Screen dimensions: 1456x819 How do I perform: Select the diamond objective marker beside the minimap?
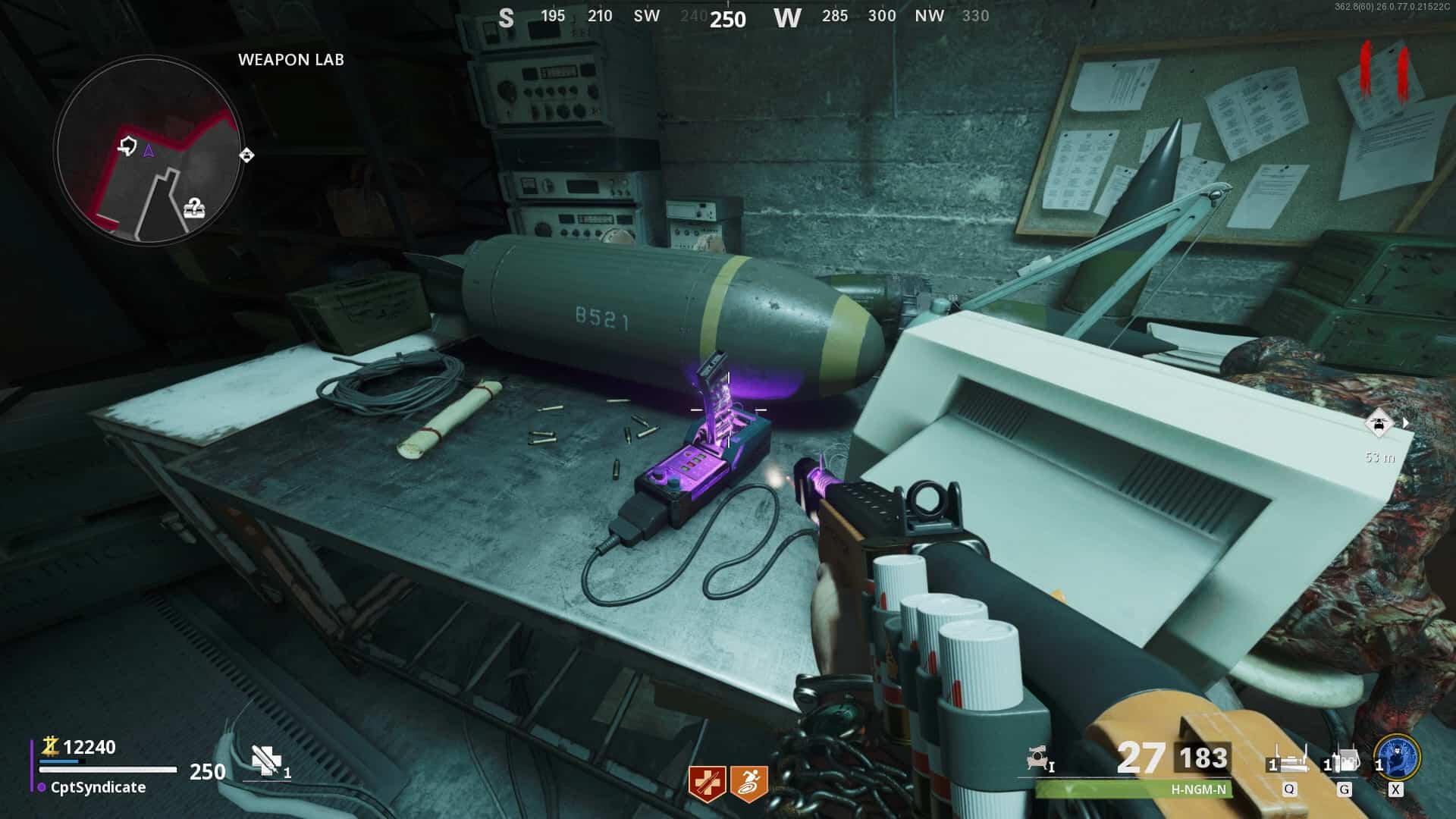[246, 155]
